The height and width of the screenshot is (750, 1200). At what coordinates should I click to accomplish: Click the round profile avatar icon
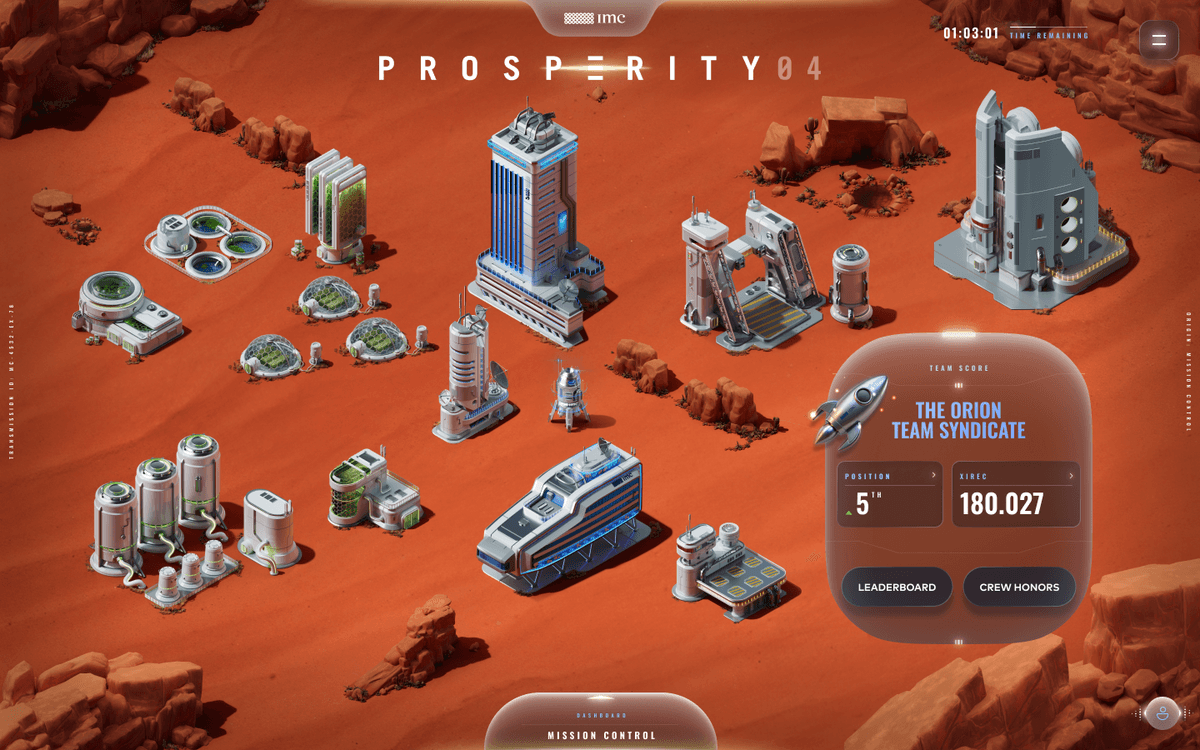[1163, 713]
